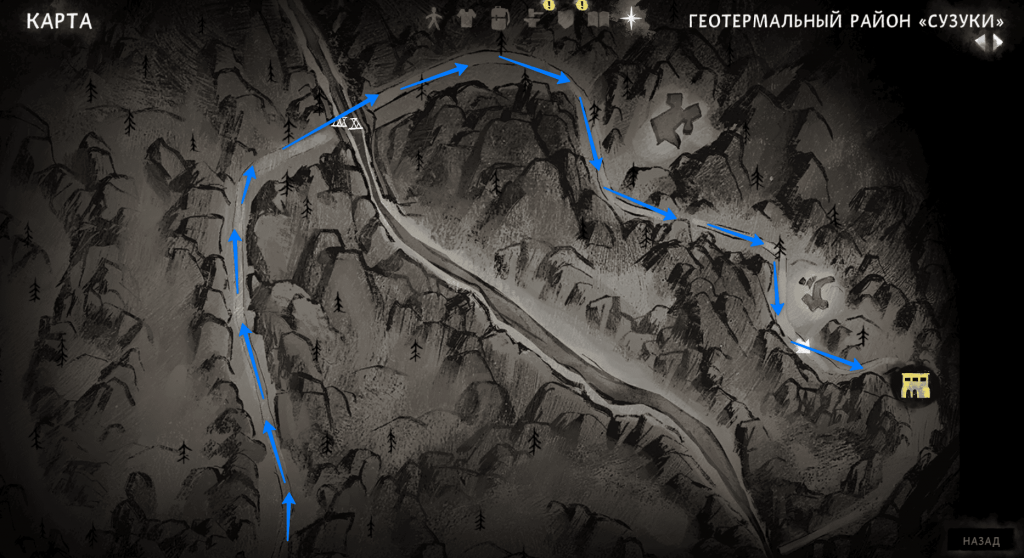The image size is (1024, 558).
Task: Open the status tab with person icon
Action: coord(434,18)
